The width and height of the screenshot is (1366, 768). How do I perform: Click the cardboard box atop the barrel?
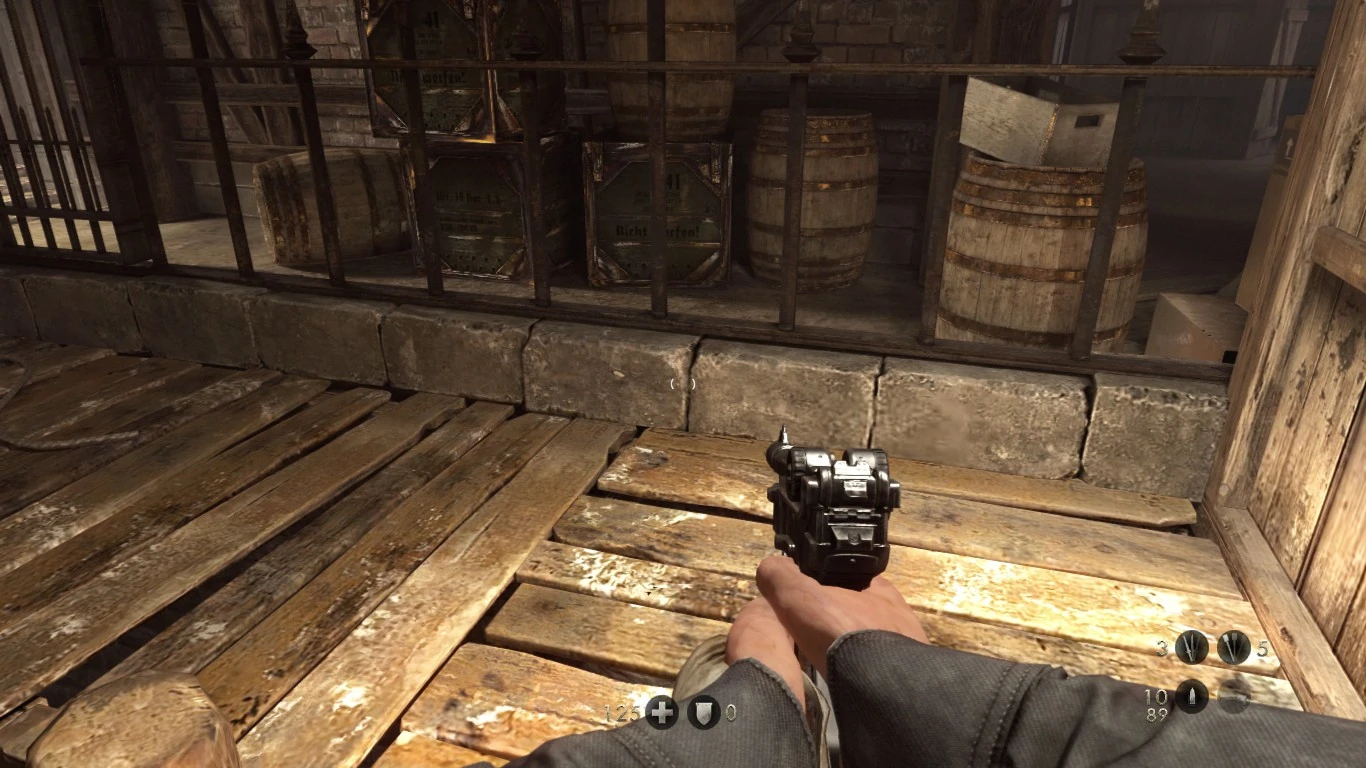[x=1030, y=120]
